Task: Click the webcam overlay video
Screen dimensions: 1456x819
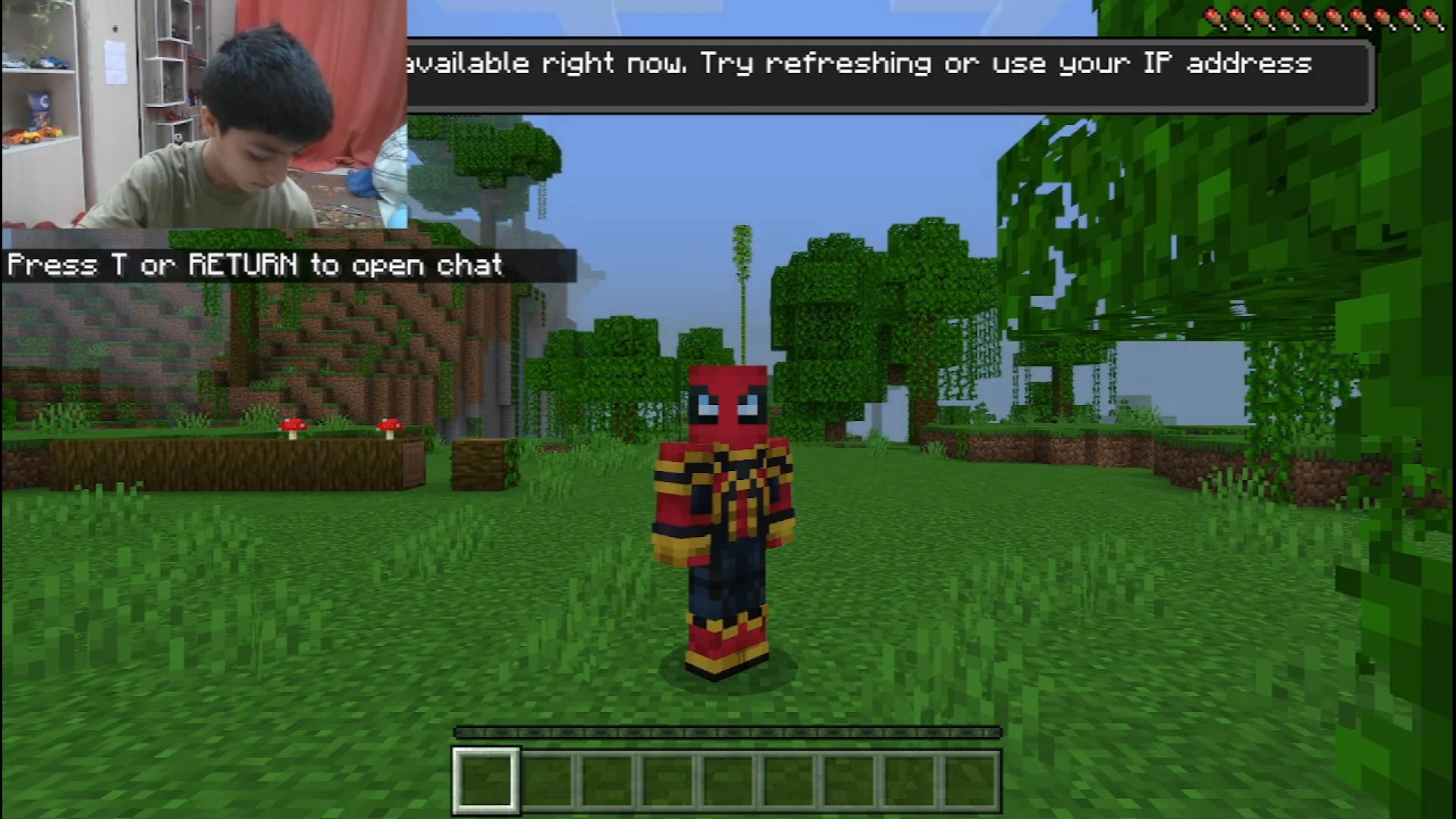Action: click(x=203, y=114)
